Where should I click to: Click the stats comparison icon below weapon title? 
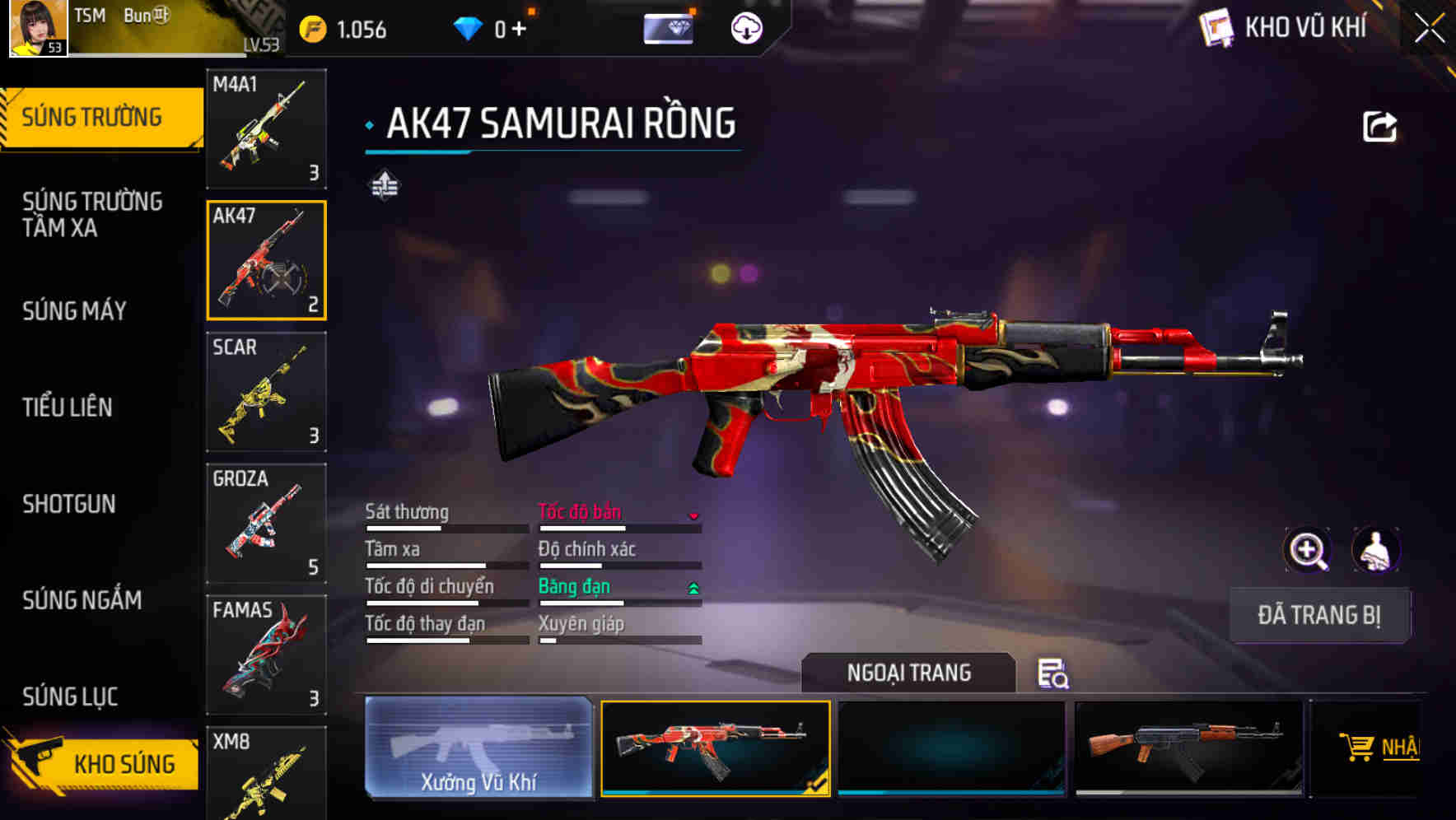click(385, 185)
